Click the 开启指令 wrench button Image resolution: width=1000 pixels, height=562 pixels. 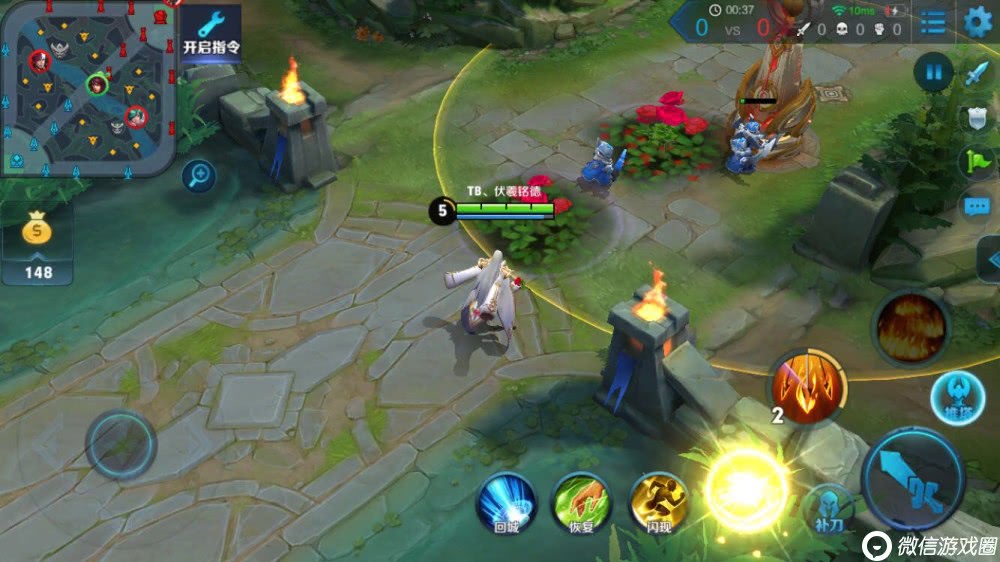coord(211,34)
